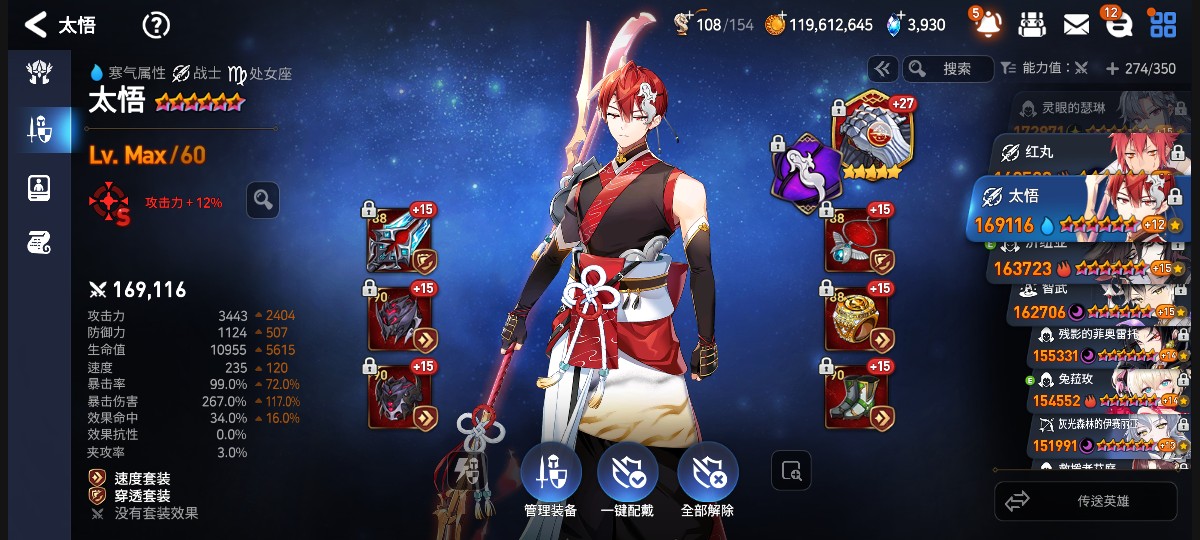This screenshot has width=1200, height=540.
Task: Open the notification bell icon
Action: click(x=987, y=24)
